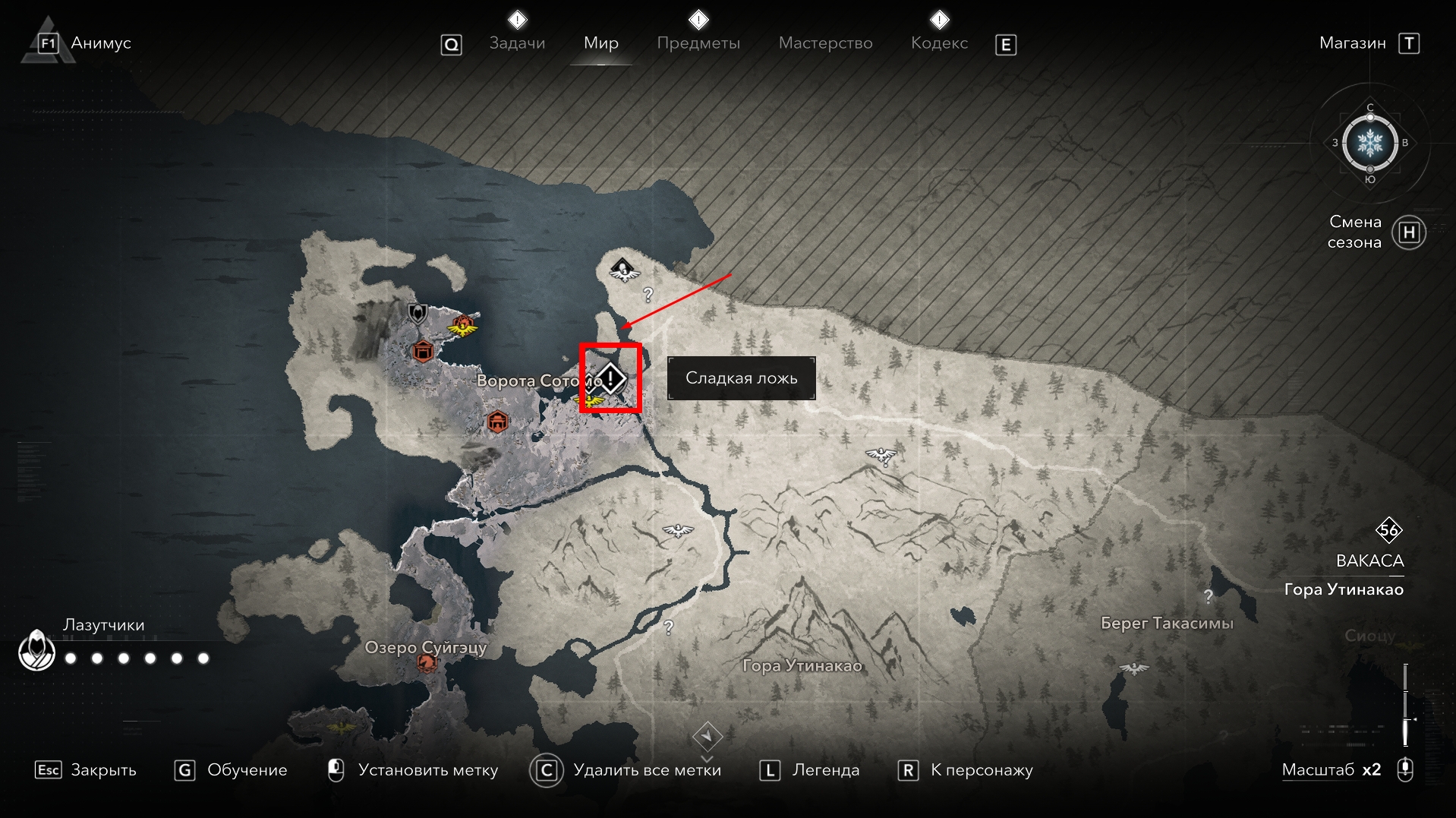Viewport: 1456px width, 818px height.
Task: Click the Ворота Сотомо location label
Action: coord(527,381)
